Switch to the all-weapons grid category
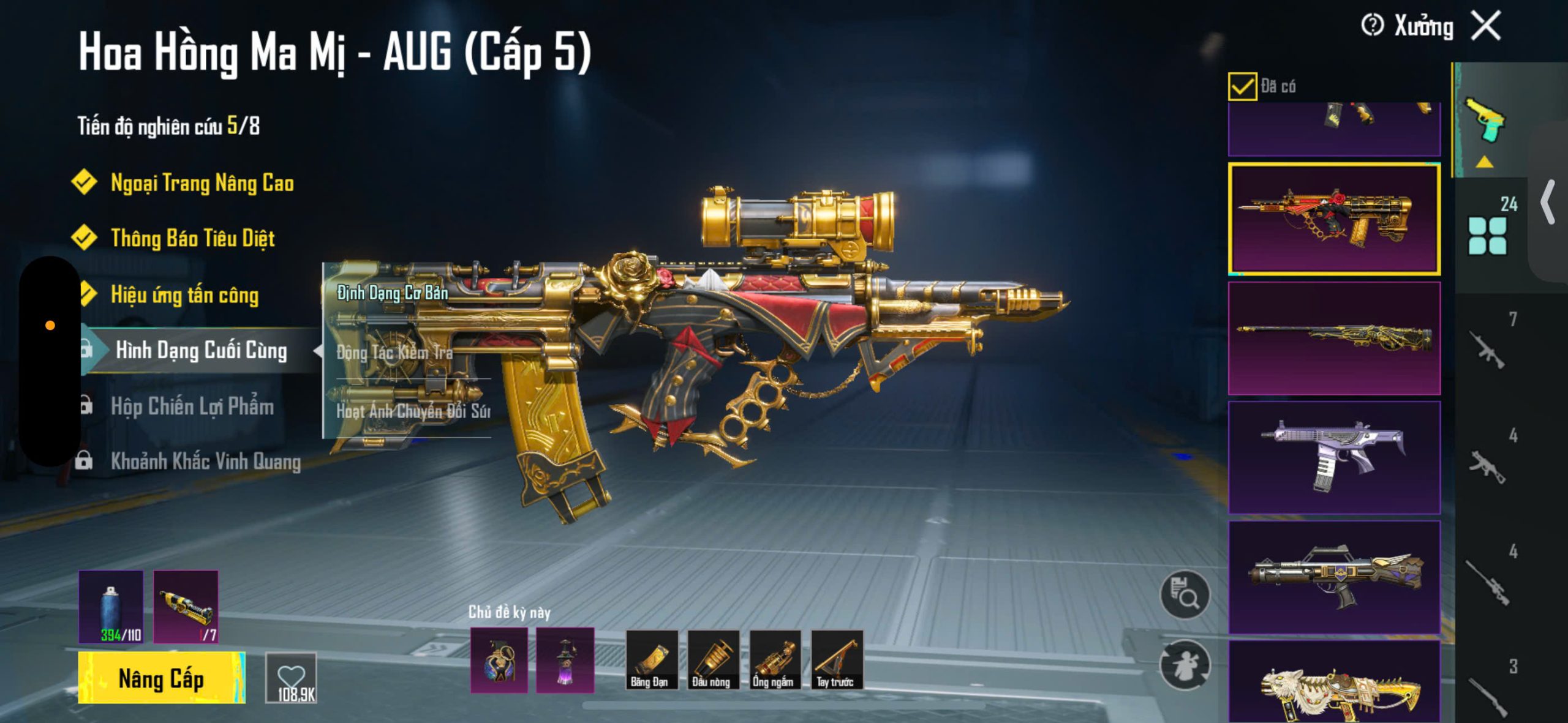 [1488, 234]
